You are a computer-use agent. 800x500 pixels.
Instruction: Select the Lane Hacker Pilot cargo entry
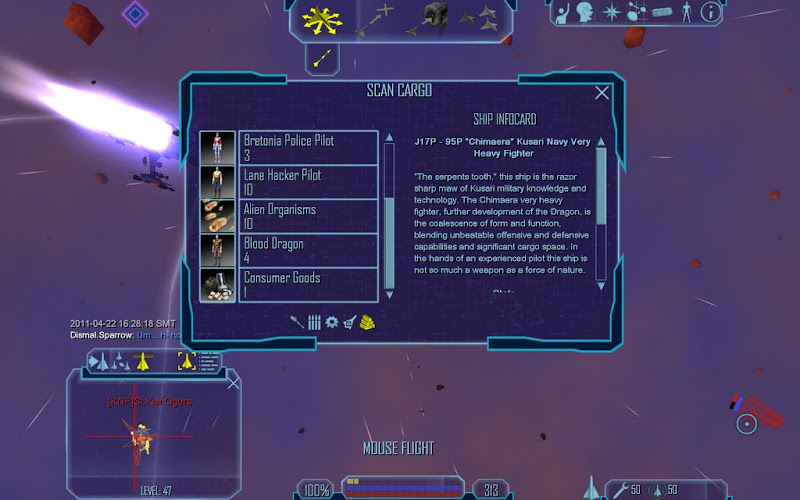(309, 182)
